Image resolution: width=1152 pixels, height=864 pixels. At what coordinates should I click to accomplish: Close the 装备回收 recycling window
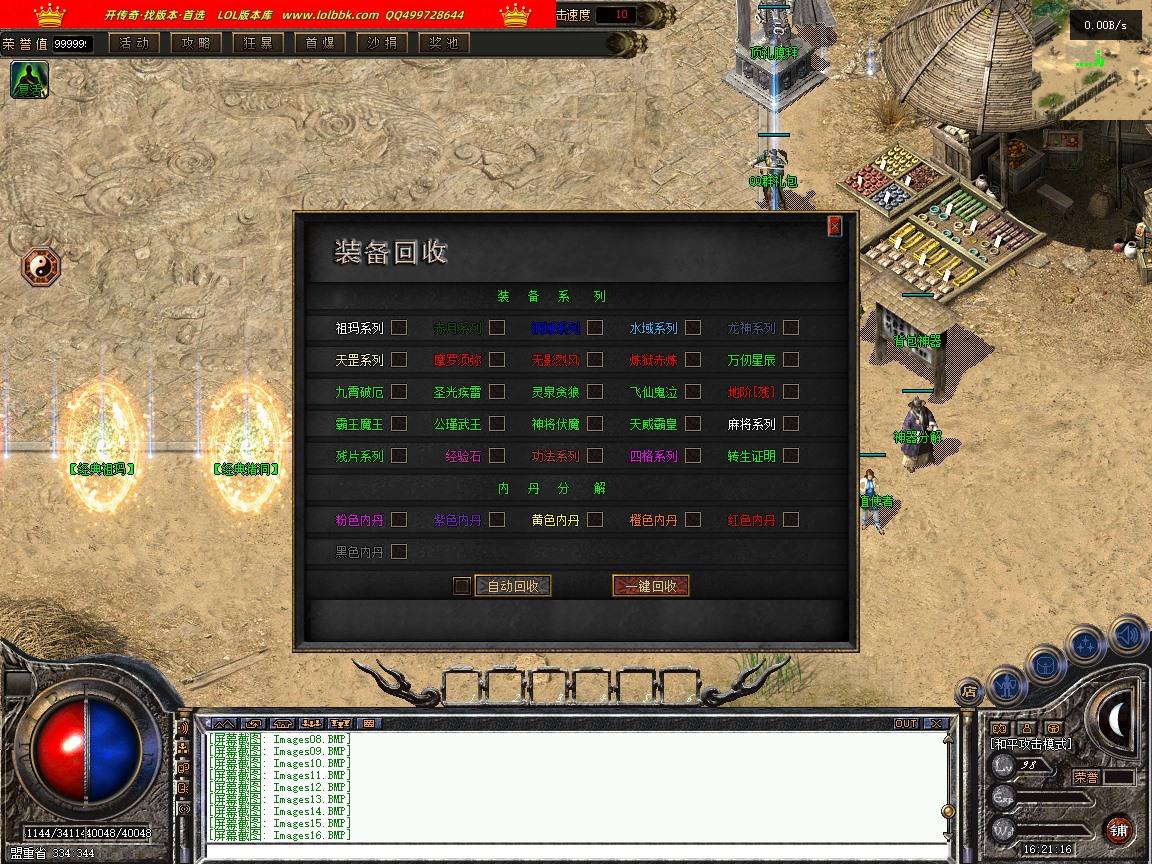(834, 226)
